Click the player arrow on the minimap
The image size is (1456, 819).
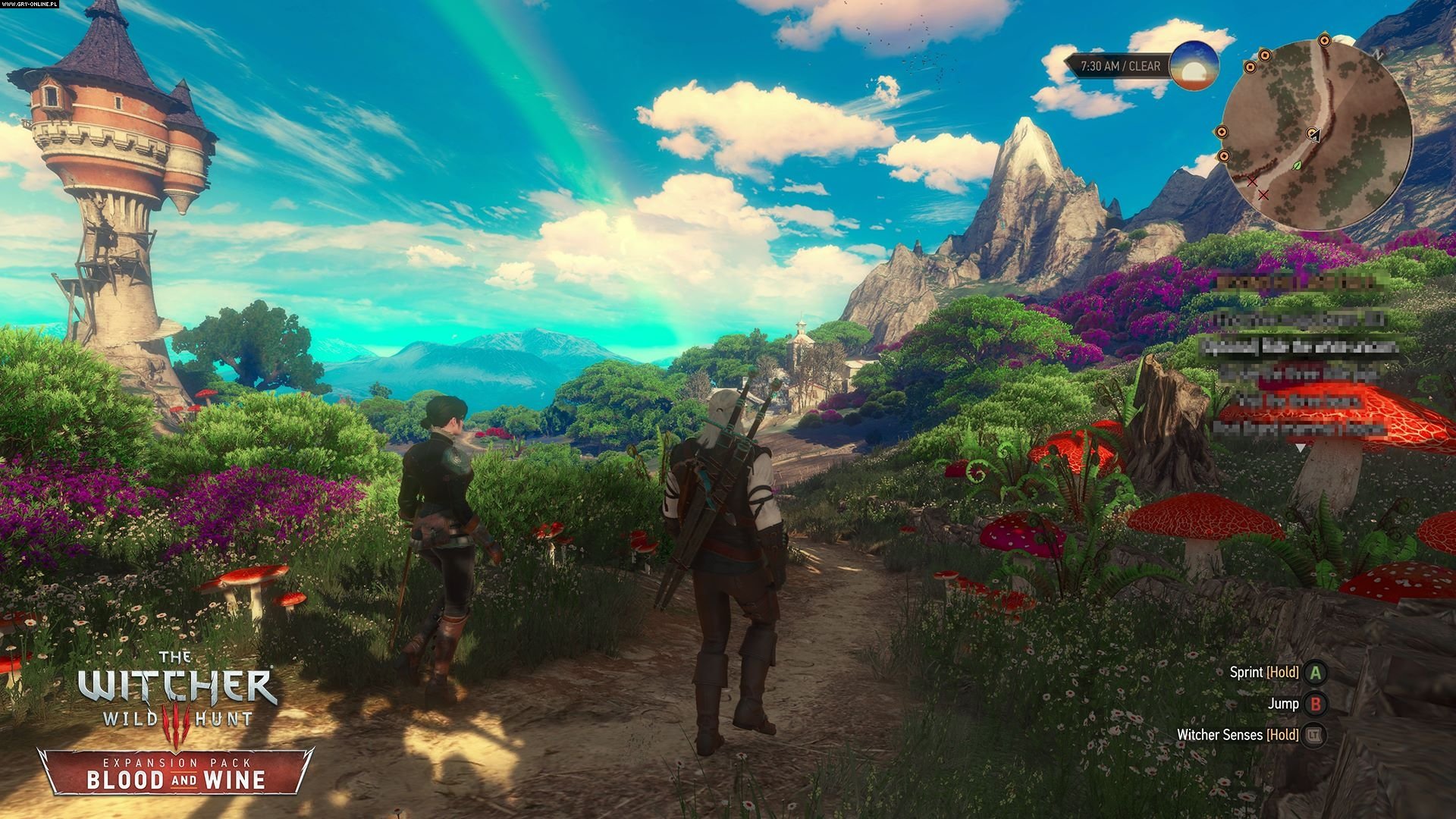[x=1315, y=135]
